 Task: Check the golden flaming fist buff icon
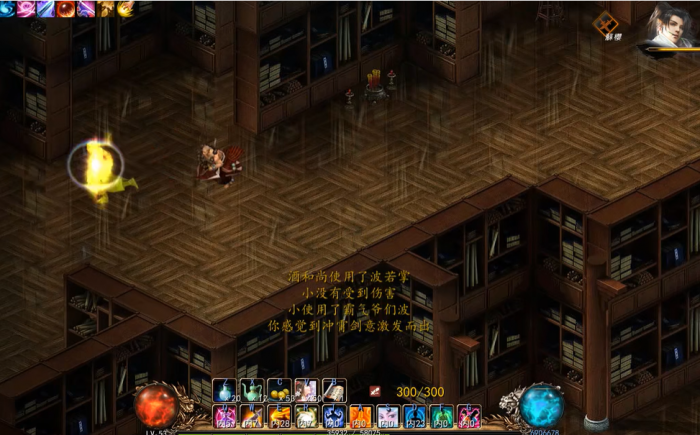(125, 9)
